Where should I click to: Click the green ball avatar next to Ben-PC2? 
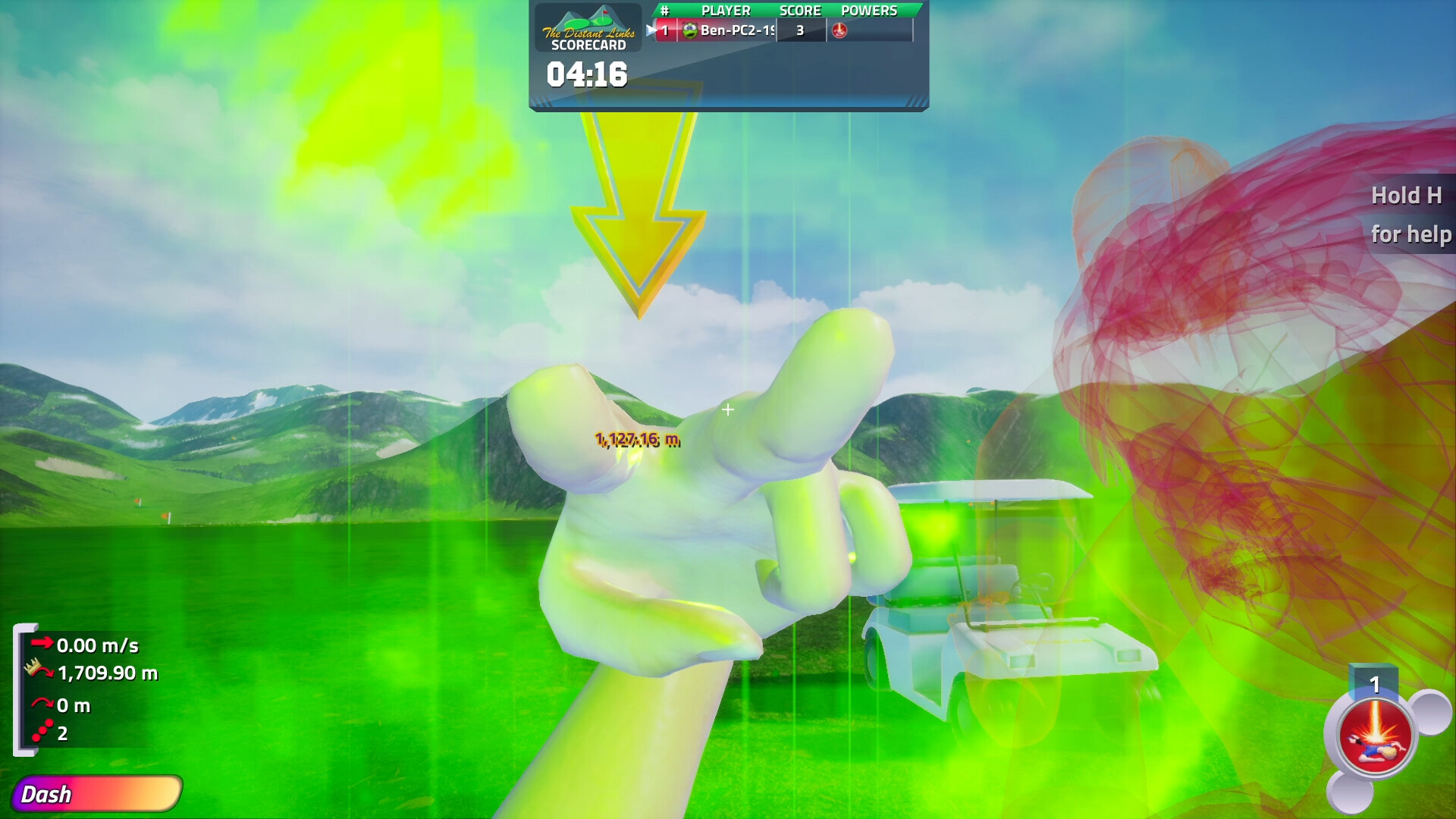(692, 30)
